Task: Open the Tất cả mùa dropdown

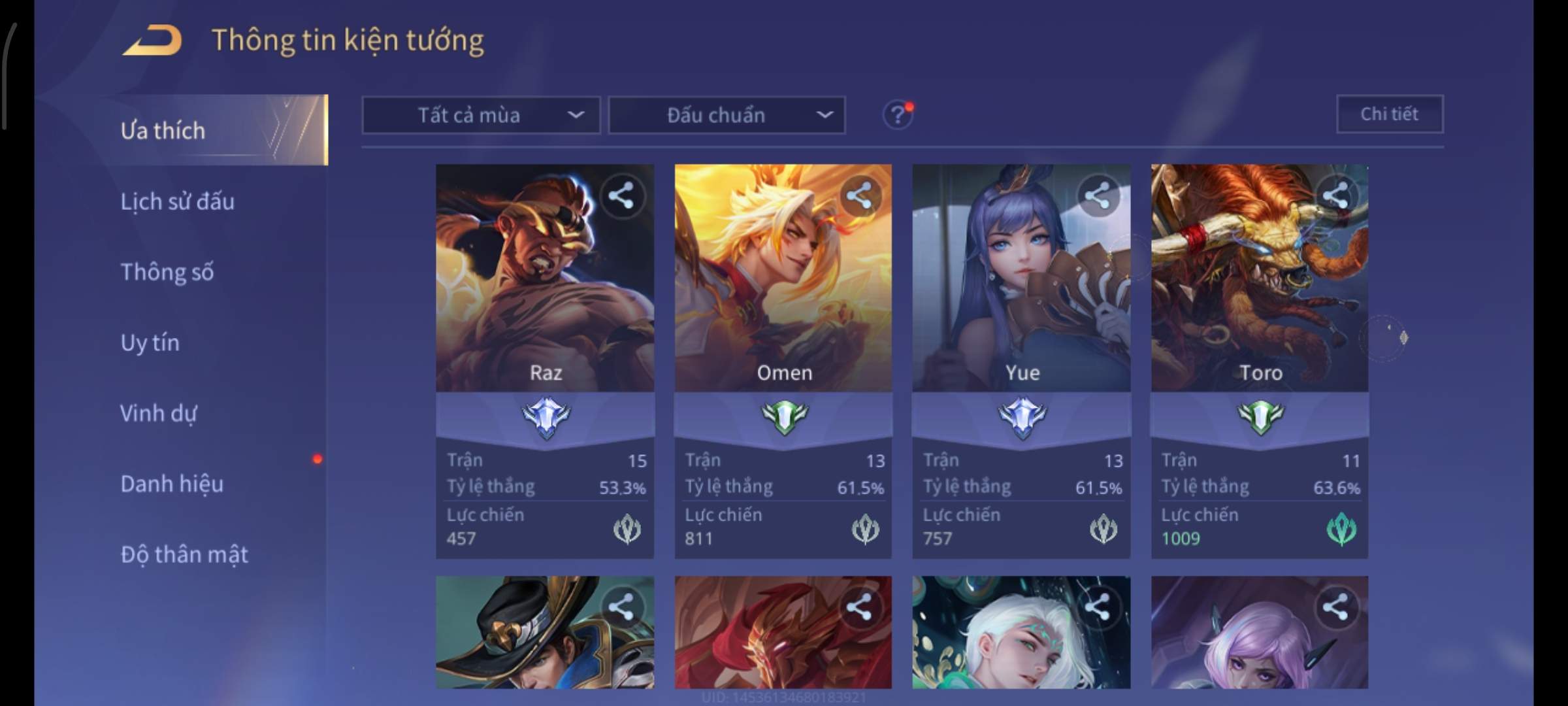Action: 481,116
